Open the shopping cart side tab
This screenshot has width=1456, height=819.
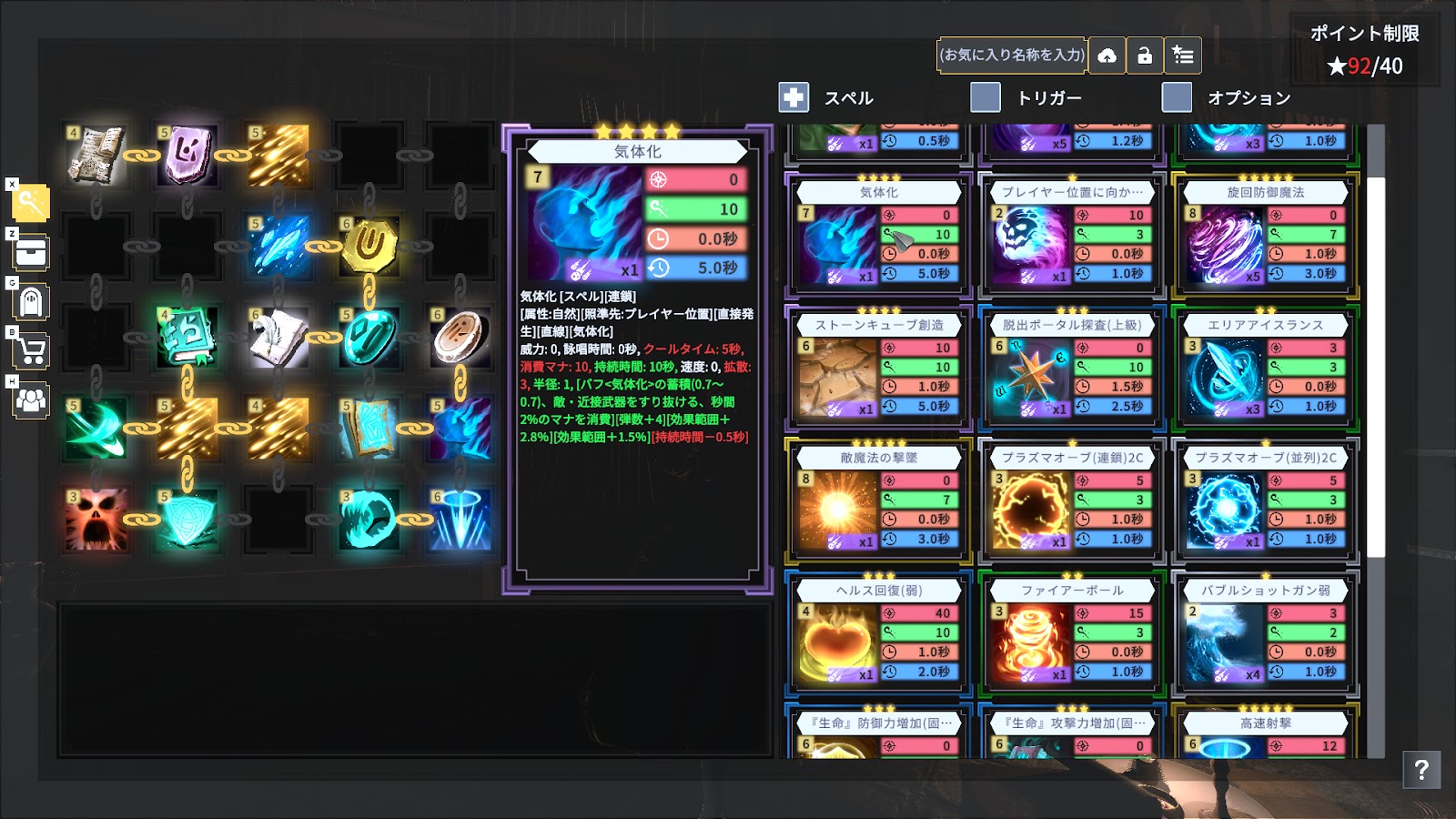tap(31, 350)
